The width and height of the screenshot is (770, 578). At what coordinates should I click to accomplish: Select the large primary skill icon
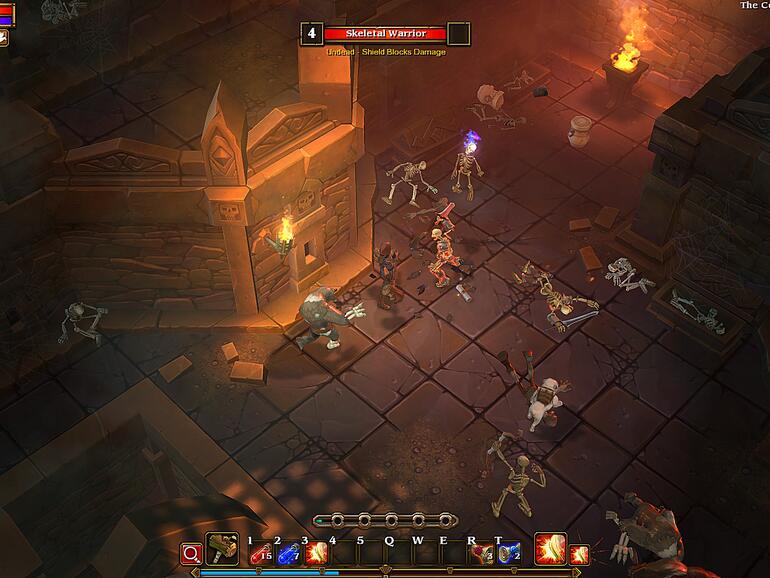point(549,548)
